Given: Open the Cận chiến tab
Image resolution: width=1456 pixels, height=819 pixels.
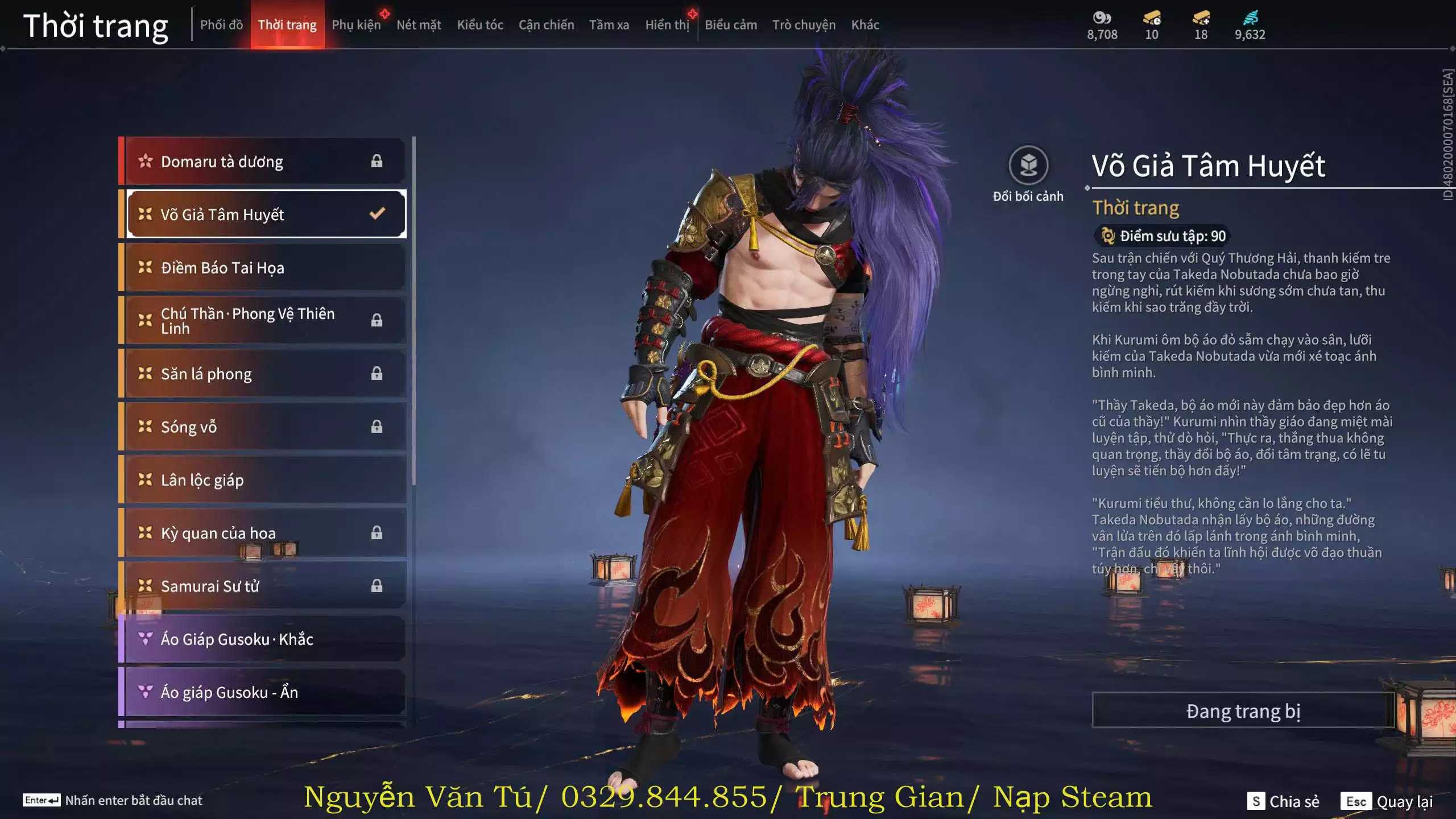Looking at the screenshot, I should [546, 25].
